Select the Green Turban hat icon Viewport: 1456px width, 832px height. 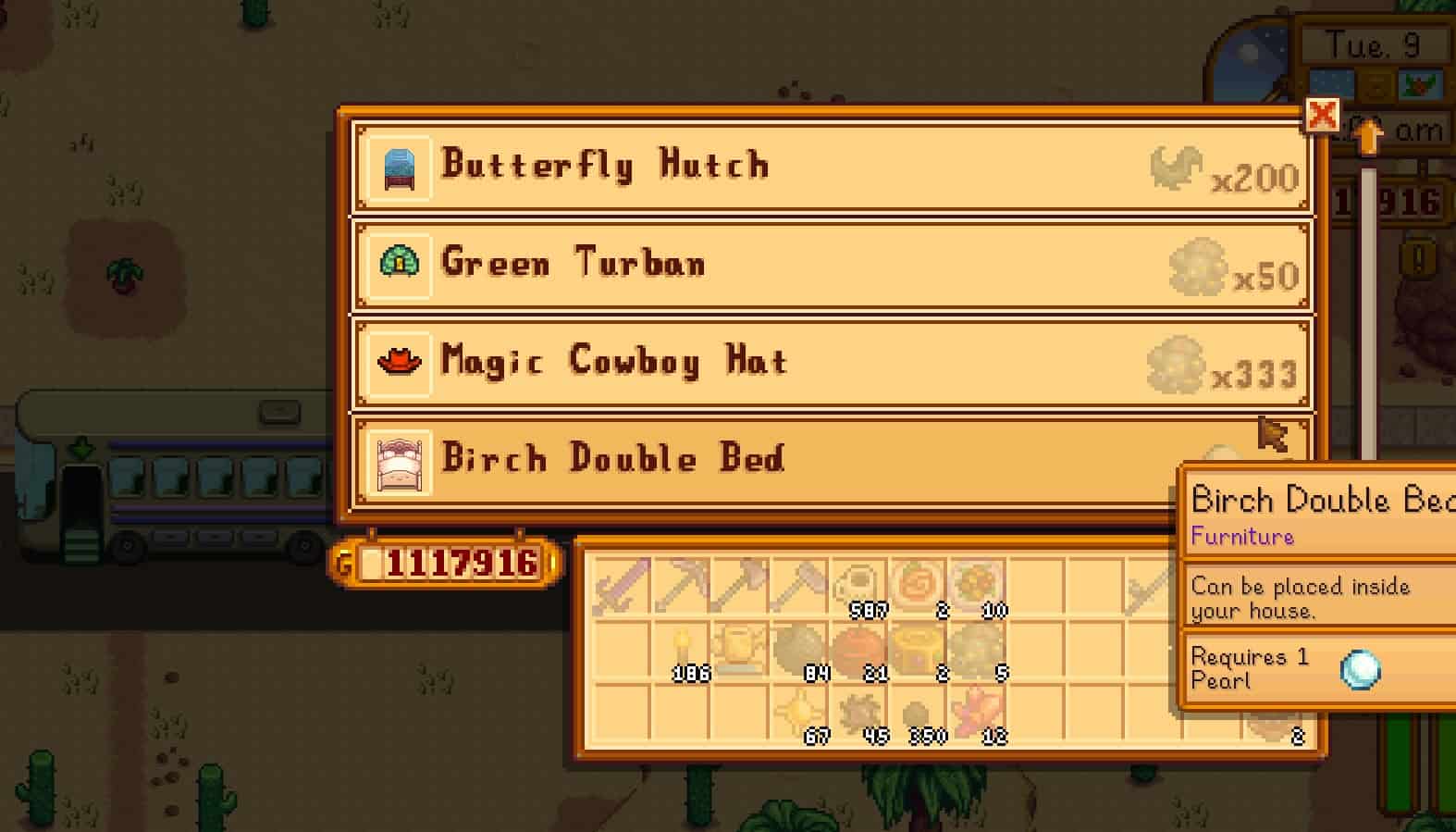click(400, 266)
